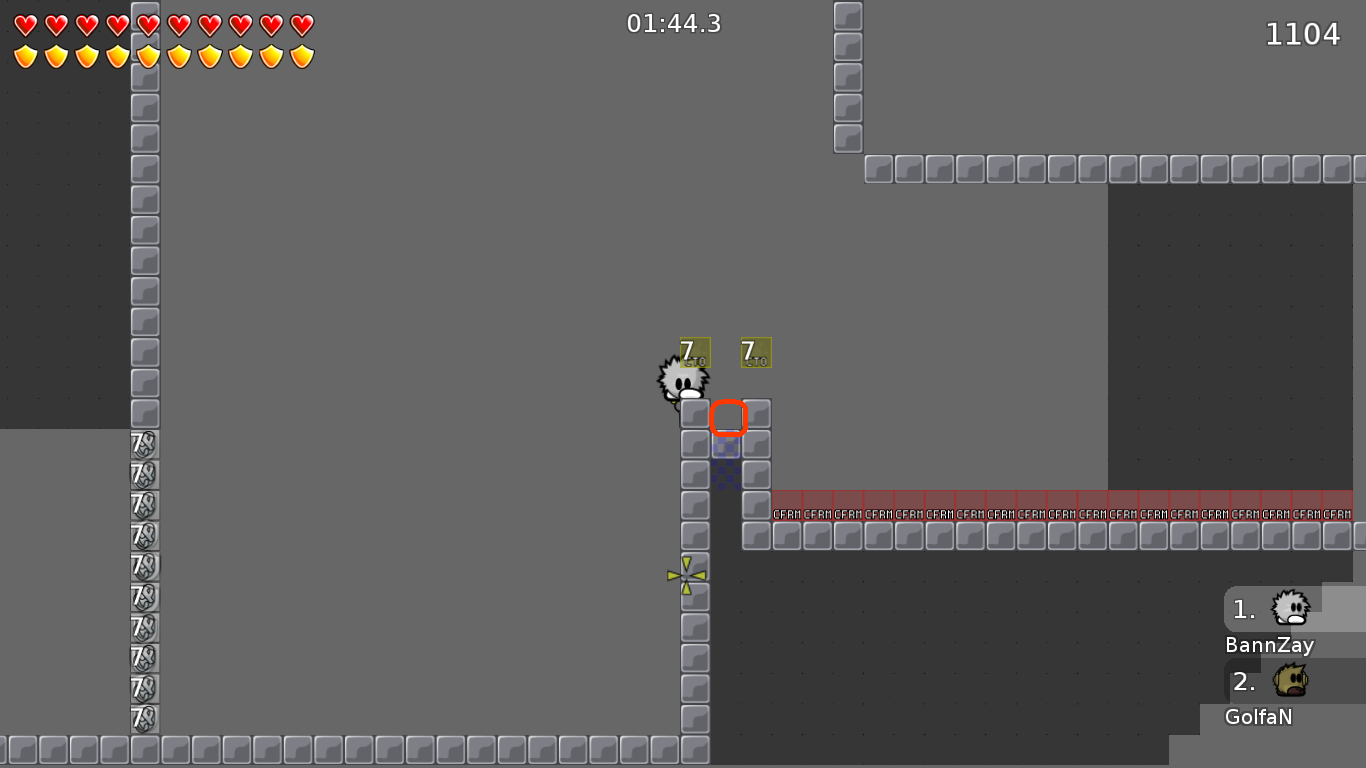Select the right "7 CTO" badge
The image size is (1366, 768).
click(755, 352)
